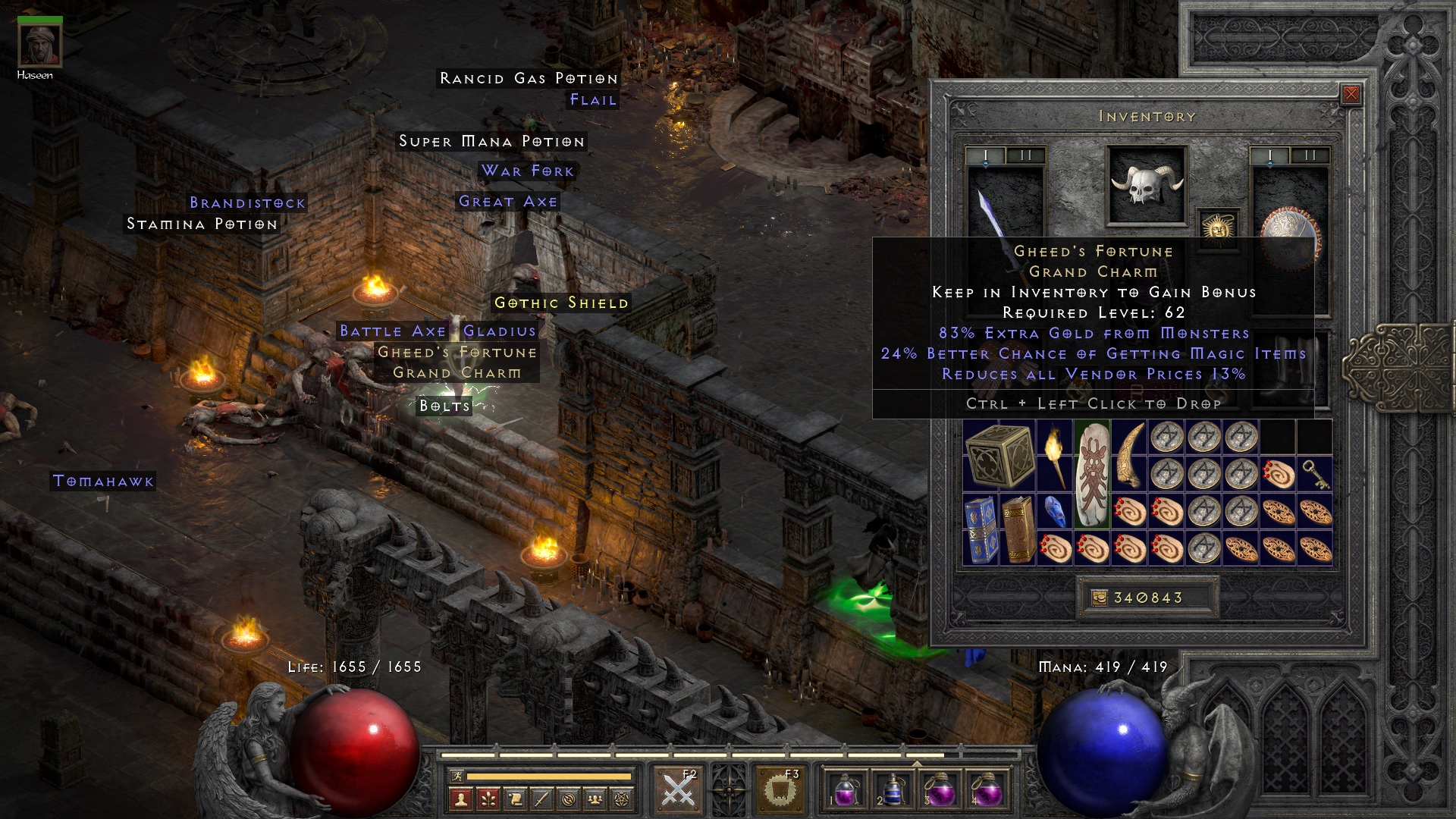Image resolution: width=1456 pixels, height=819 pixels.
Task: Pick up the Horadric Cube
Action: 999,456
